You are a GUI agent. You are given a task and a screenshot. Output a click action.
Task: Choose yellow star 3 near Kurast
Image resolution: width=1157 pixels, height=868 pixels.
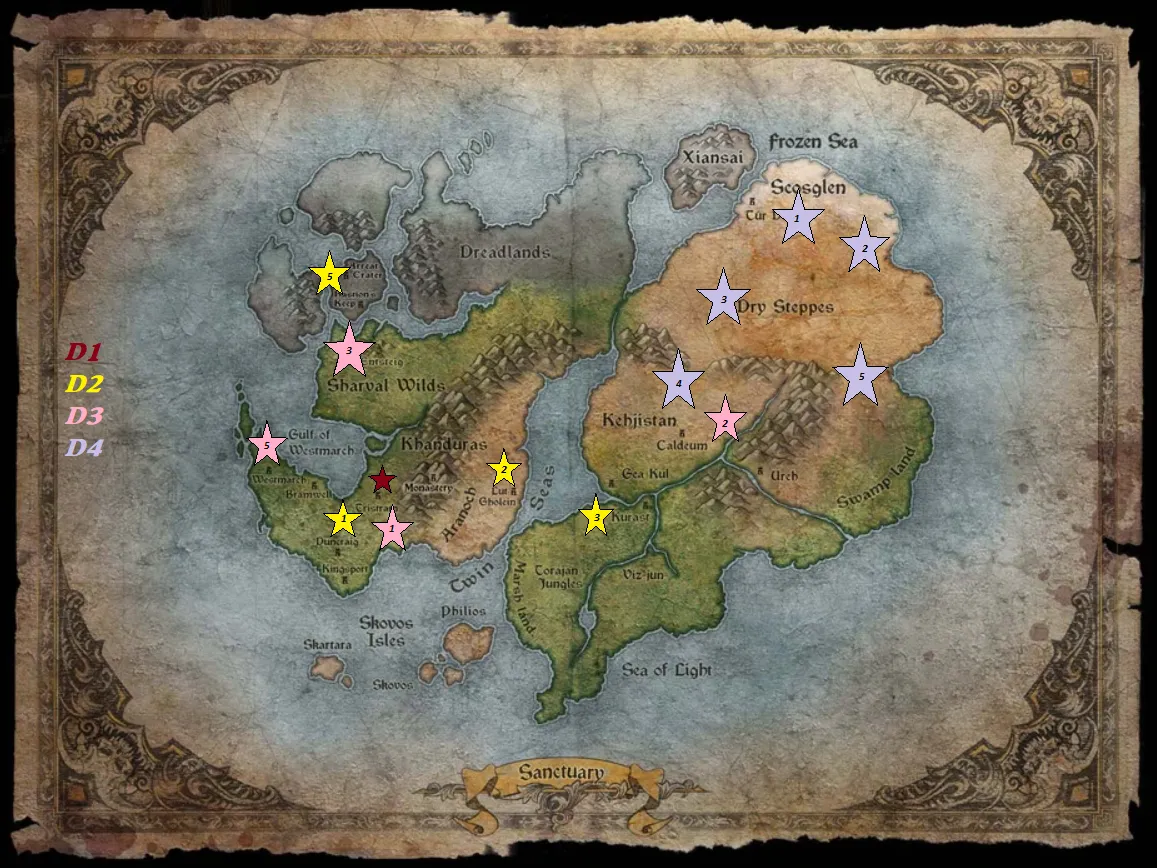(x=596, y=517)
